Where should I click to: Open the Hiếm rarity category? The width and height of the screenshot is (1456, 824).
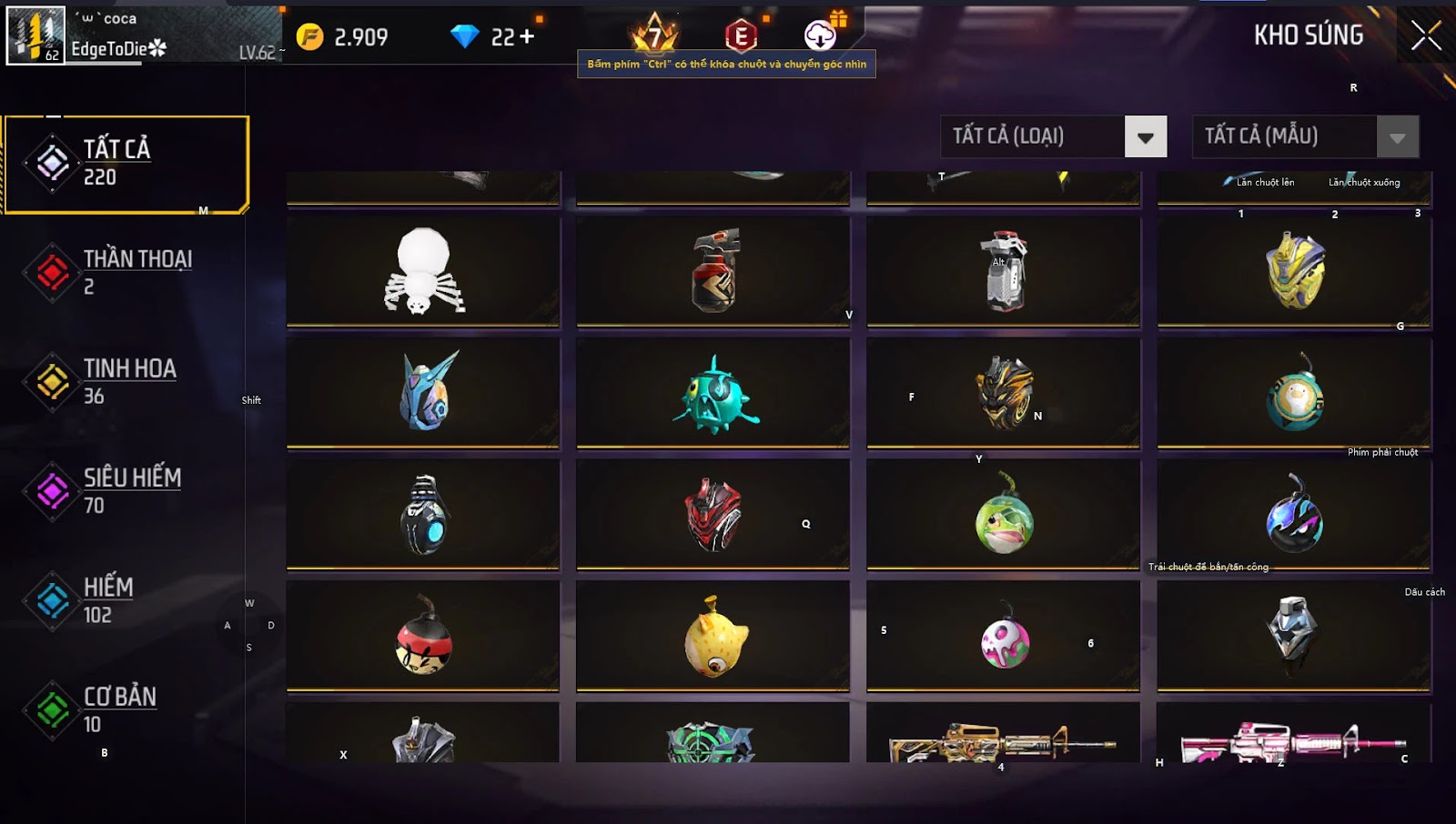[126, 600]
